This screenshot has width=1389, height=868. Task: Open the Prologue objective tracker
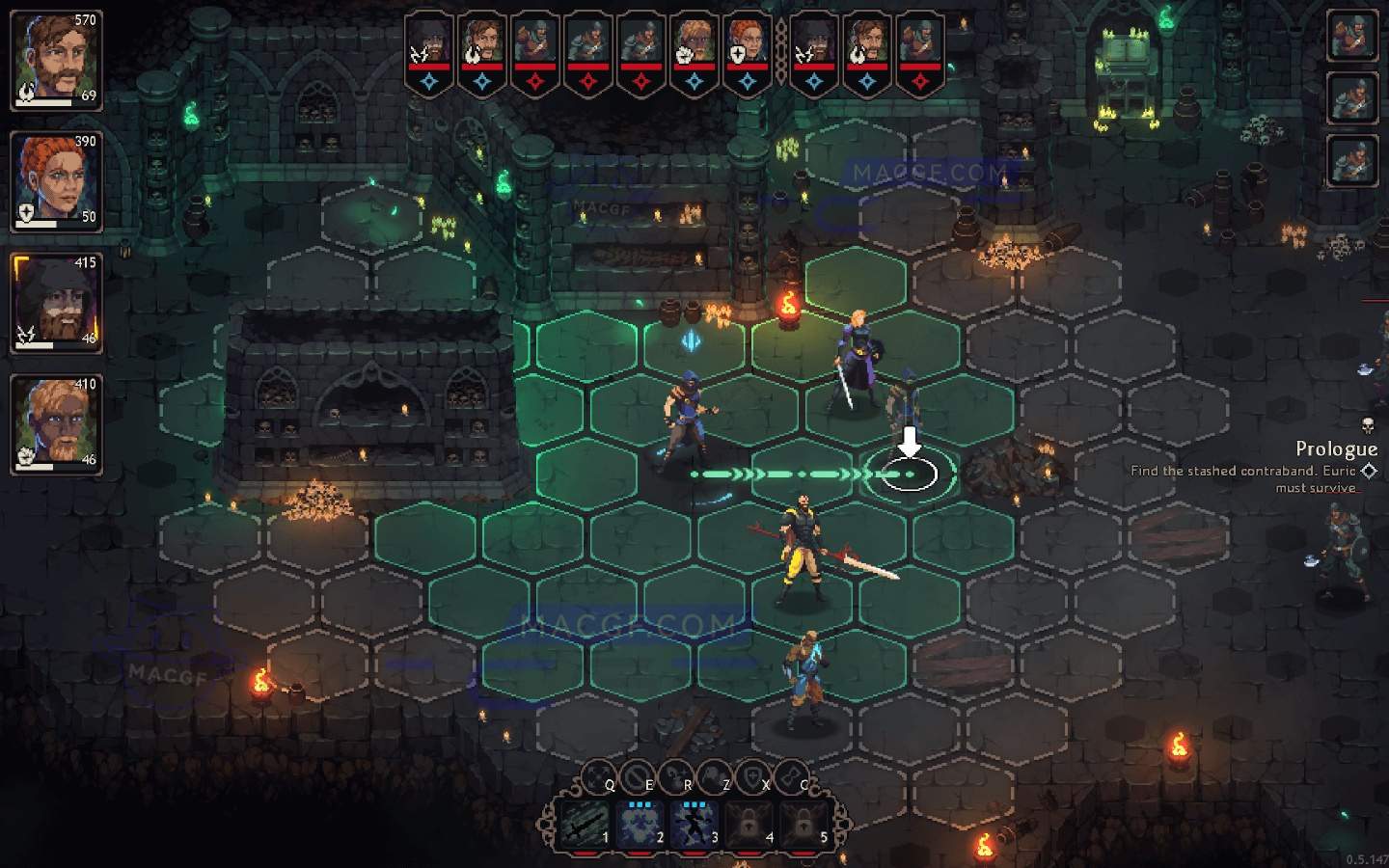click(x=1336, y=449)
